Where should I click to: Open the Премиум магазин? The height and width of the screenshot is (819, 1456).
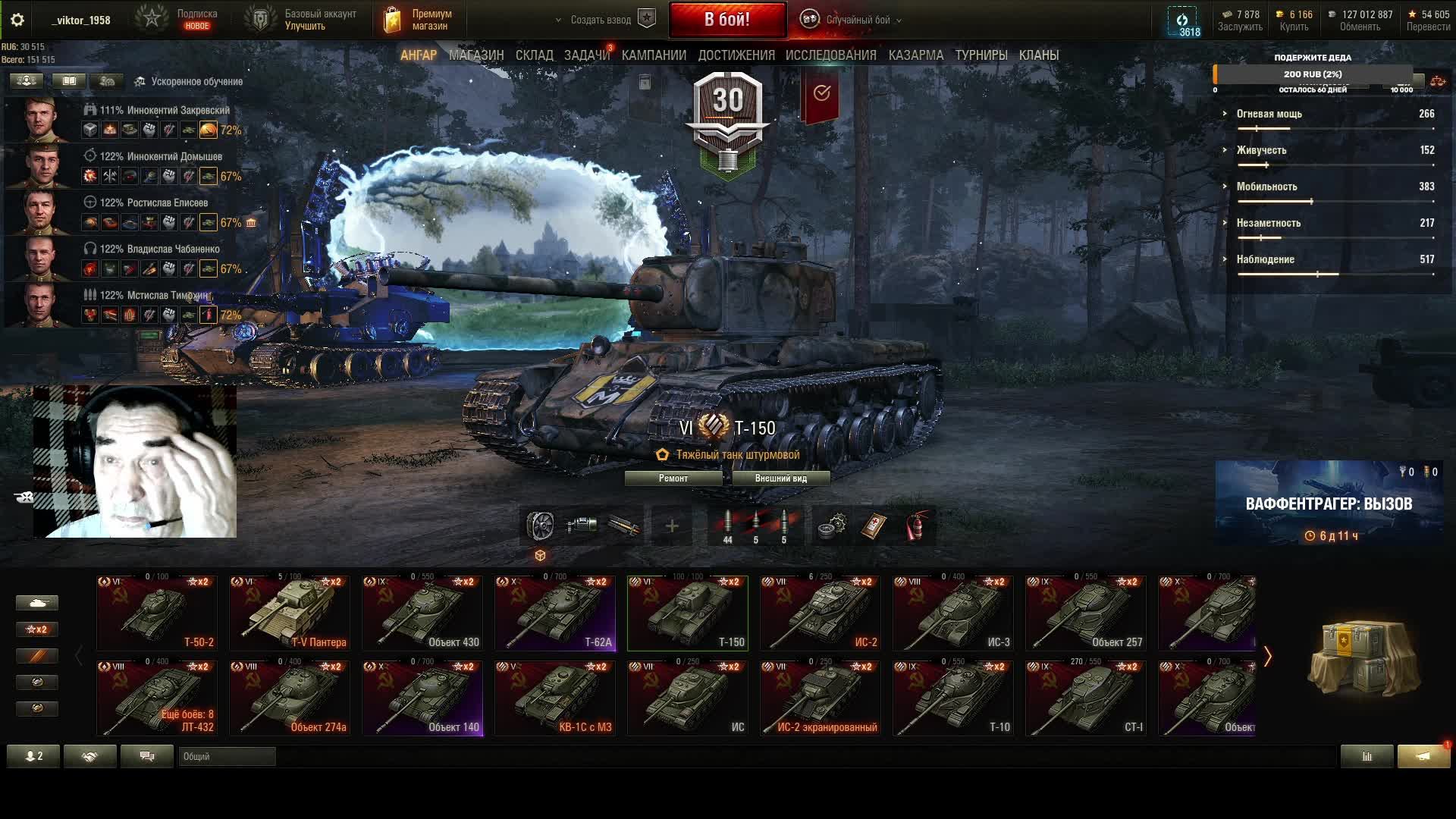[419, 20]
